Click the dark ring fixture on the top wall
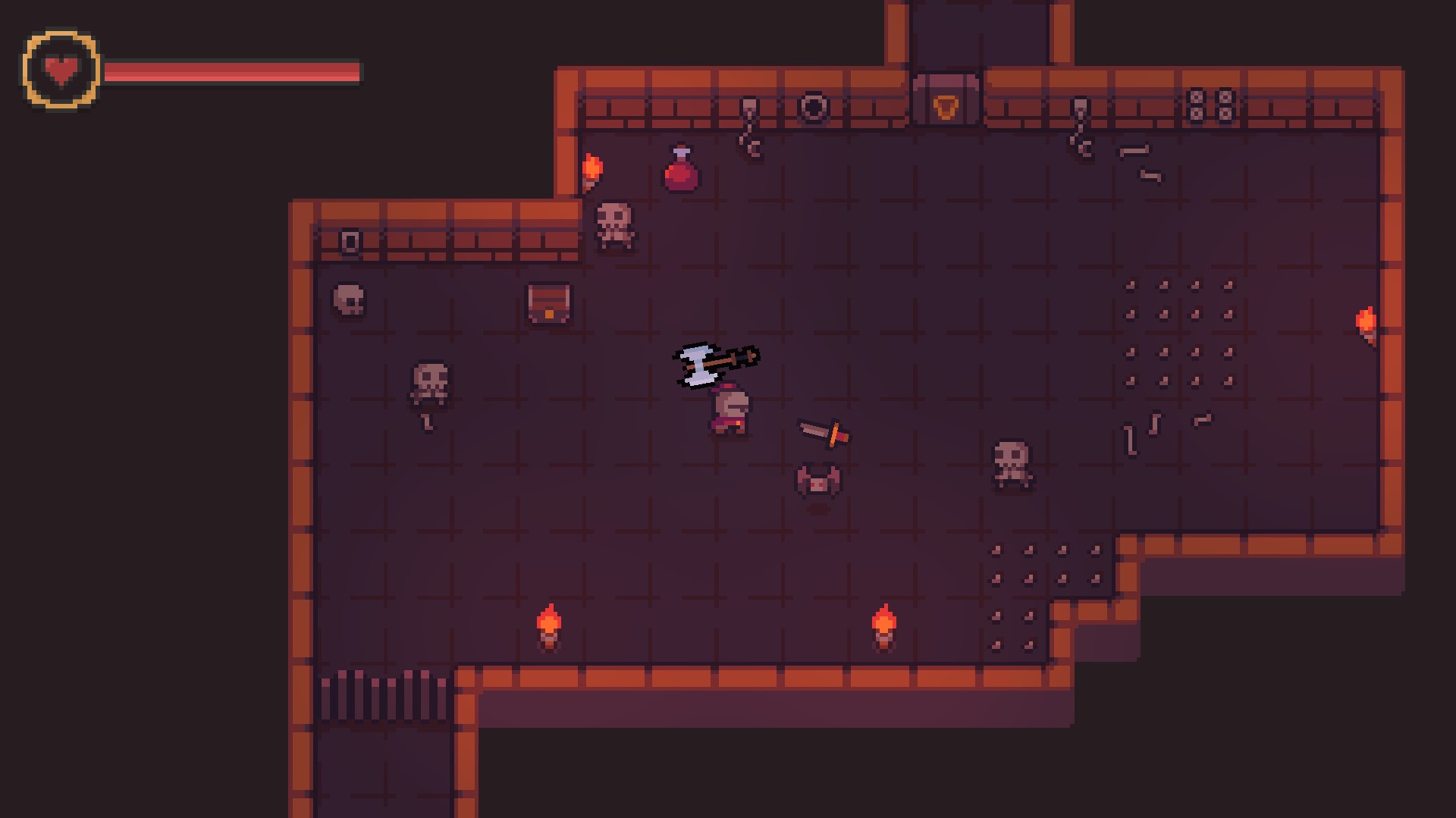This screenshot has height=818, width=1456. (813, 108)
